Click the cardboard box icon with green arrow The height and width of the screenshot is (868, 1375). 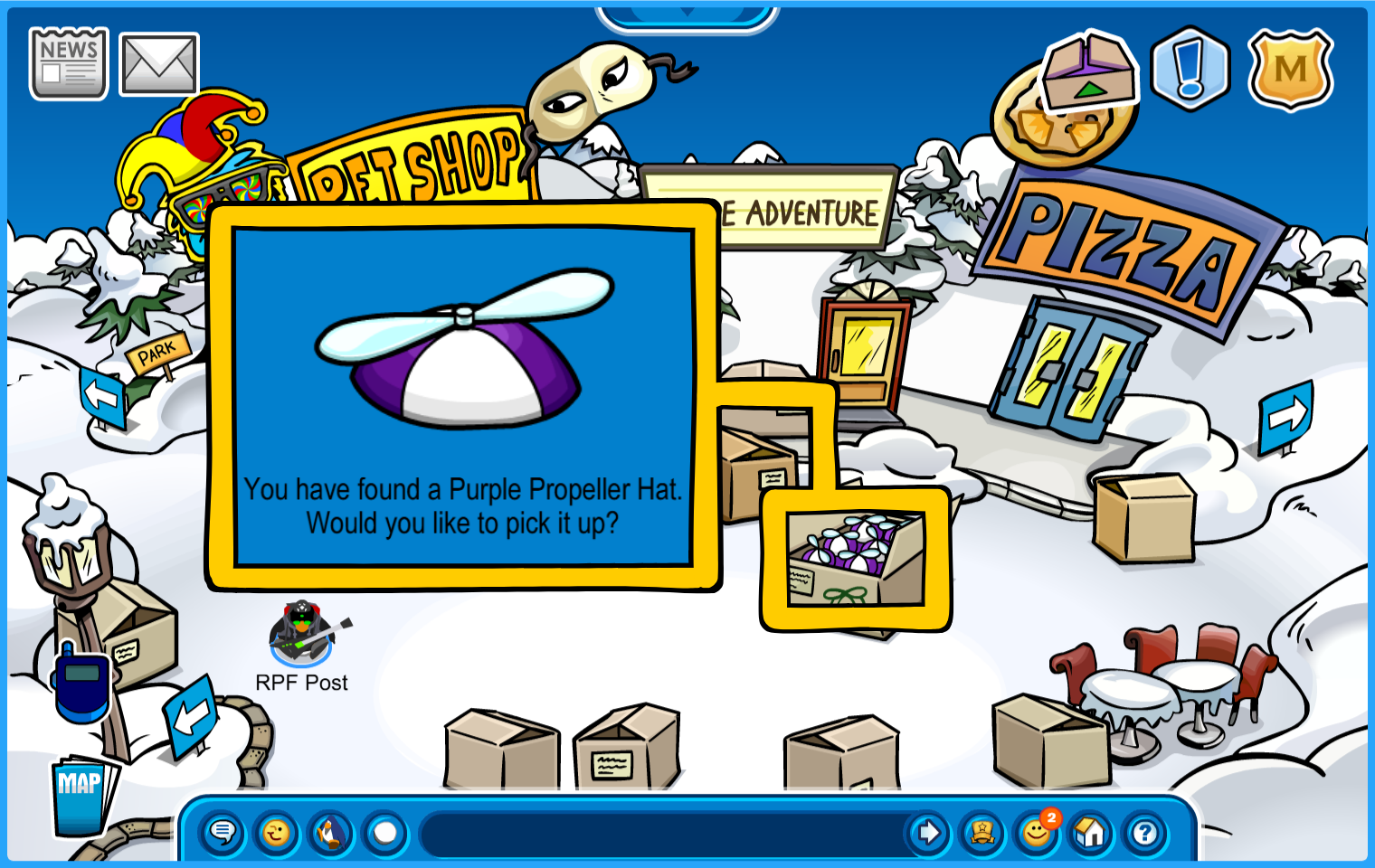(1089, 71)
